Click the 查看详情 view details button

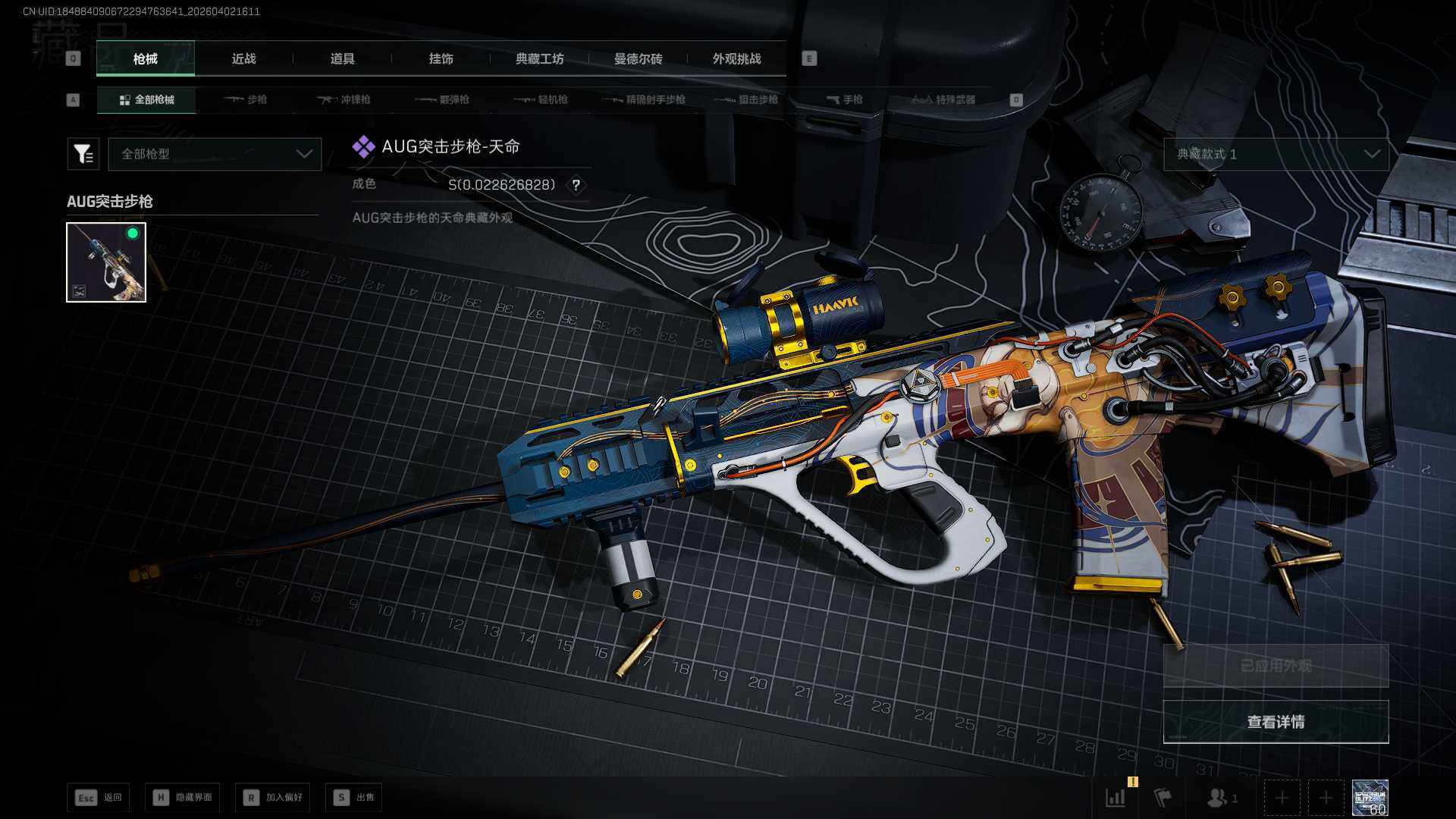tap(1276, 722)
